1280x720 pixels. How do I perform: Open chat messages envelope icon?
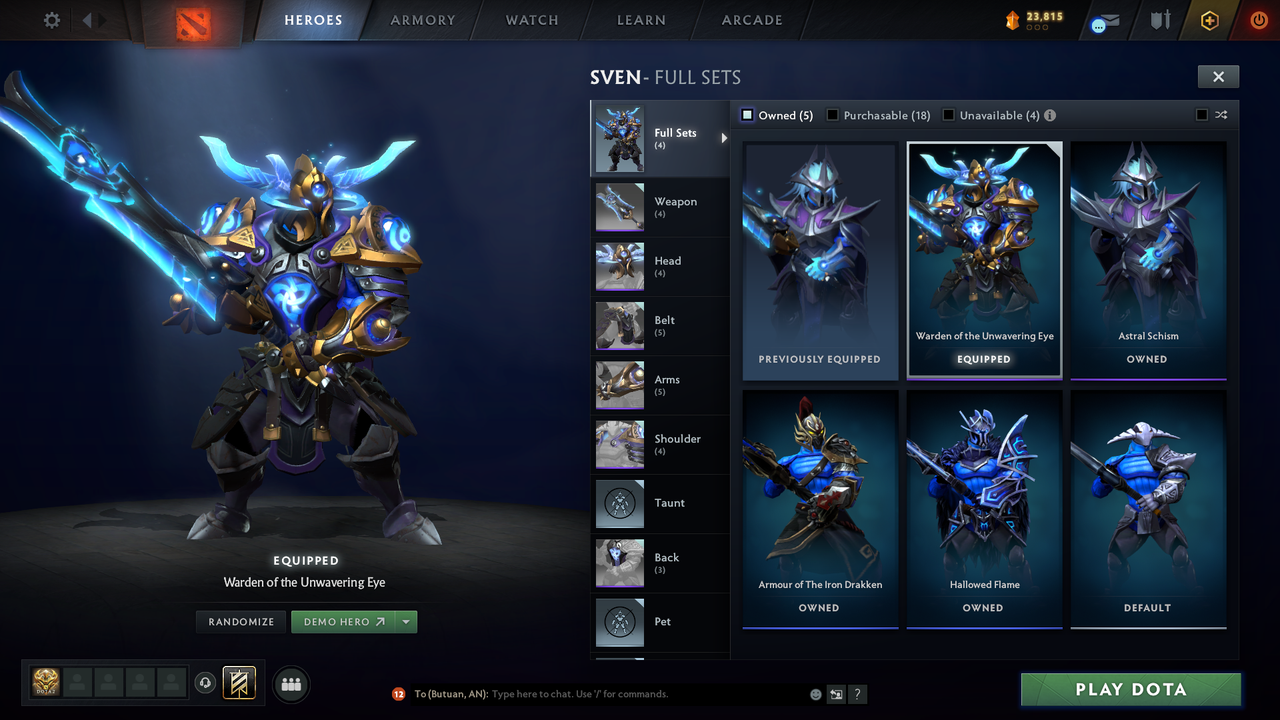click(1103, 20)
